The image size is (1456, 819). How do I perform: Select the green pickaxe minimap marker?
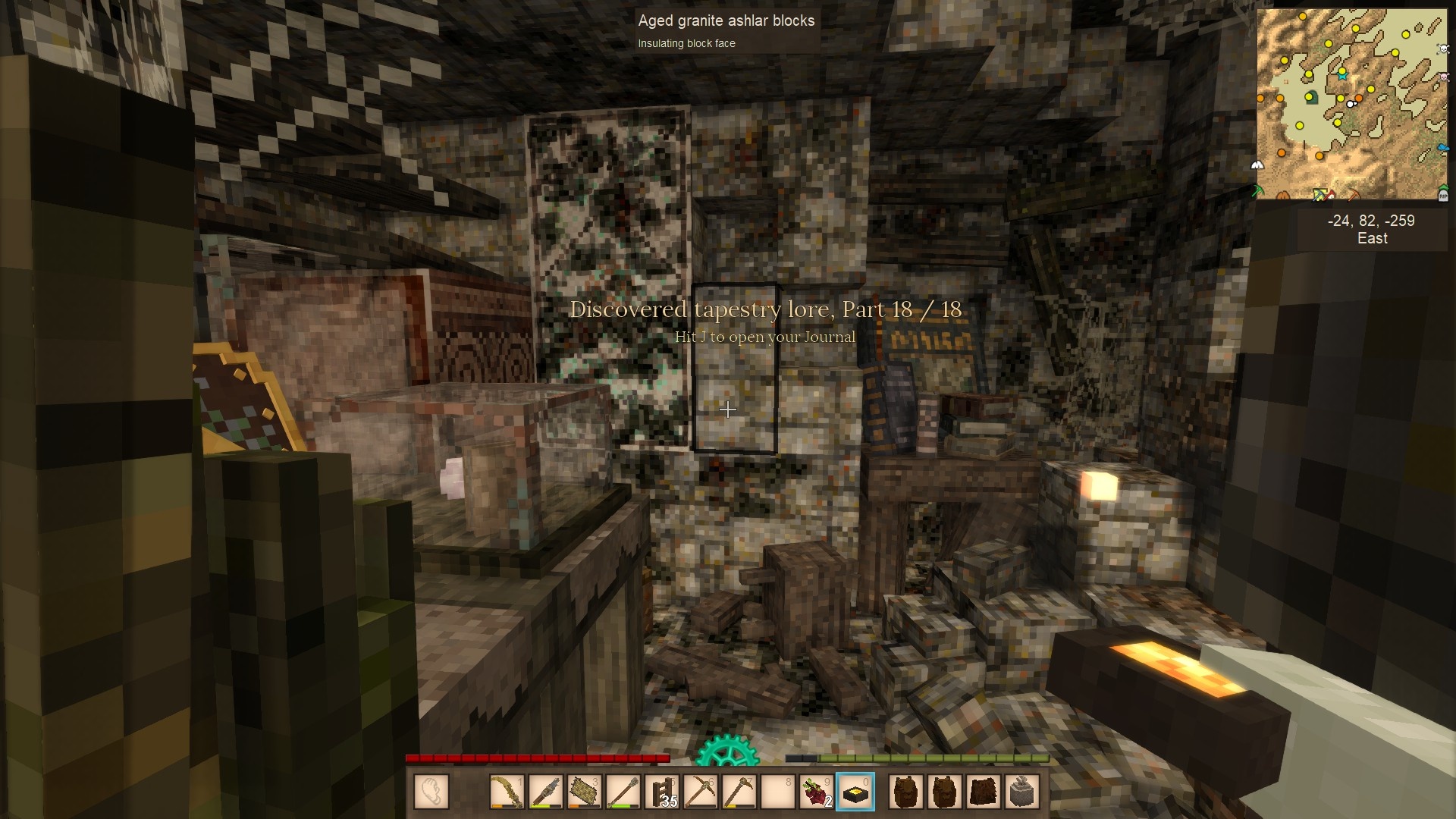point(1256,190)
